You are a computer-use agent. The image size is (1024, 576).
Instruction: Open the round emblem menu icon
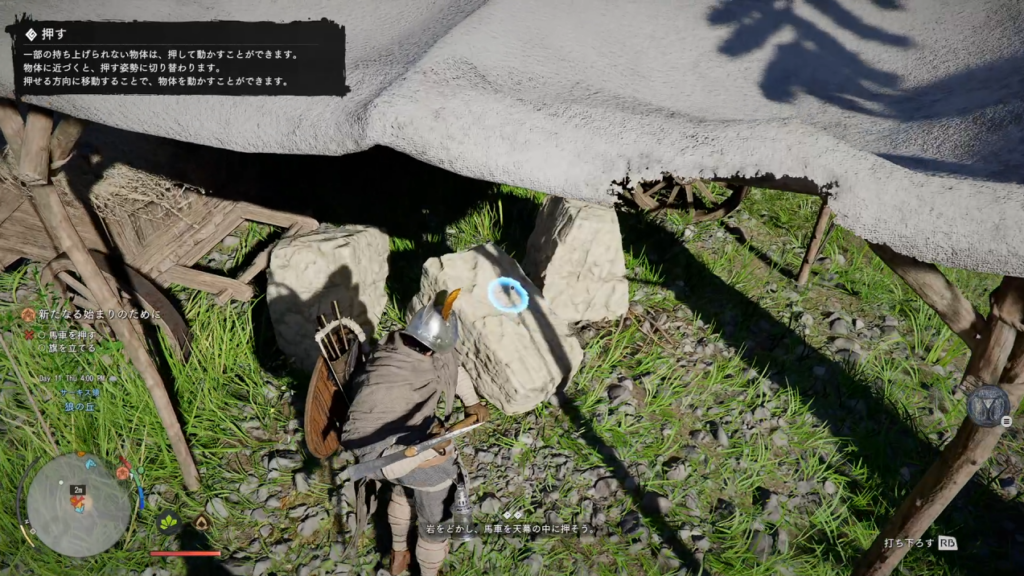pos(986,405)
